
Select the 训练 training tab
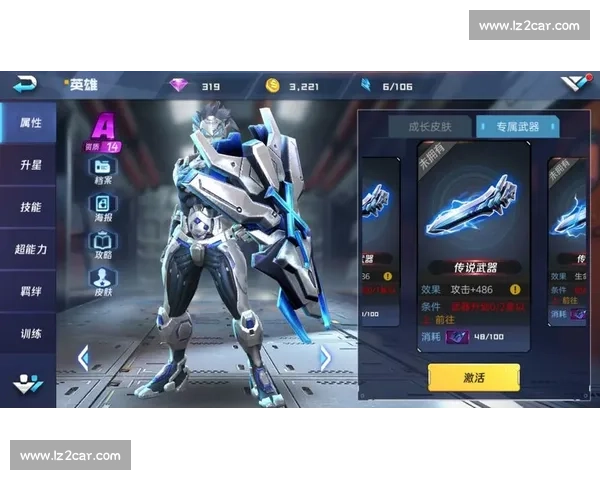click(x=29, y=333)
